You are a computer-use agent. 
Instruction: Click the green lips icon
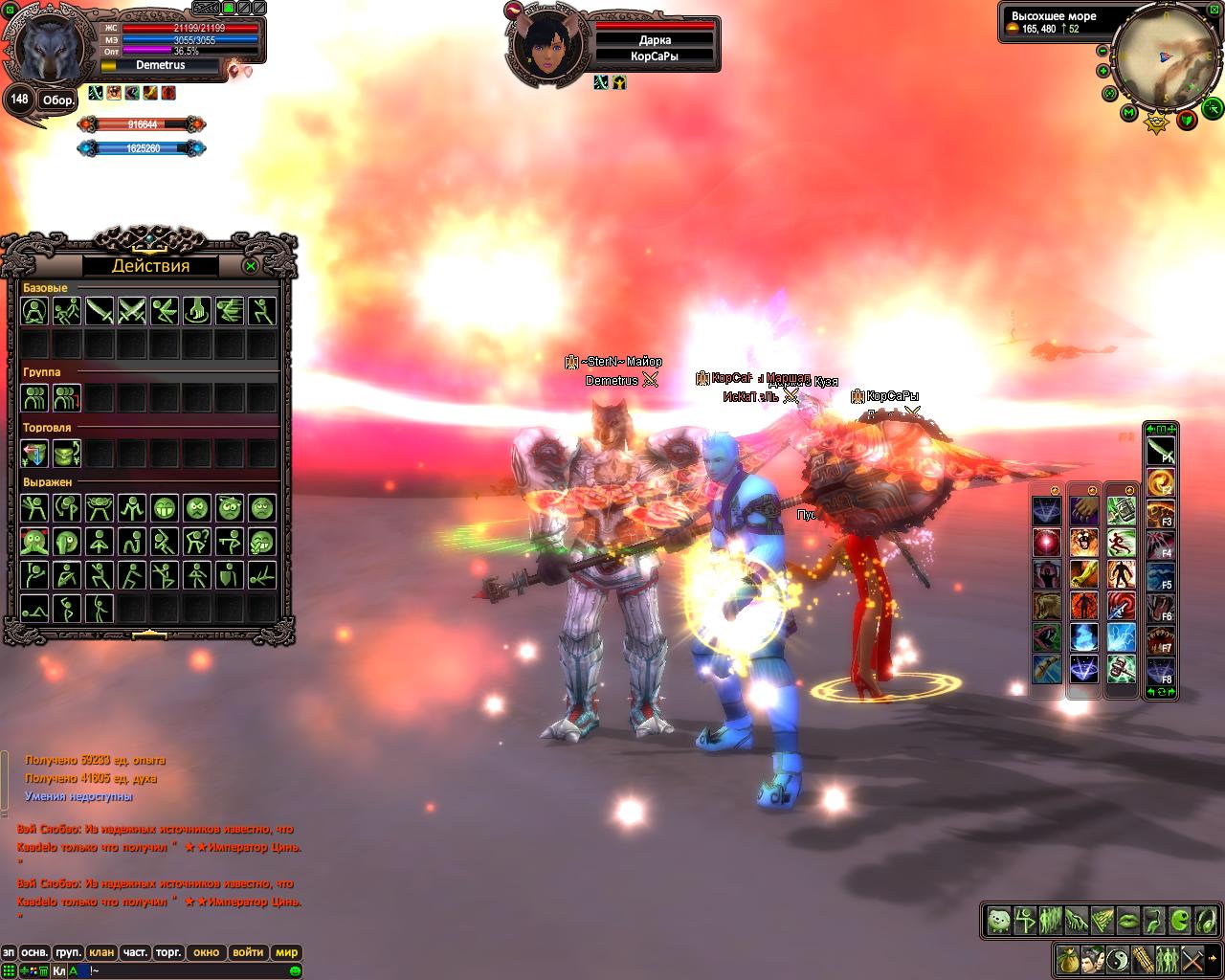[x=1128, y=921]
